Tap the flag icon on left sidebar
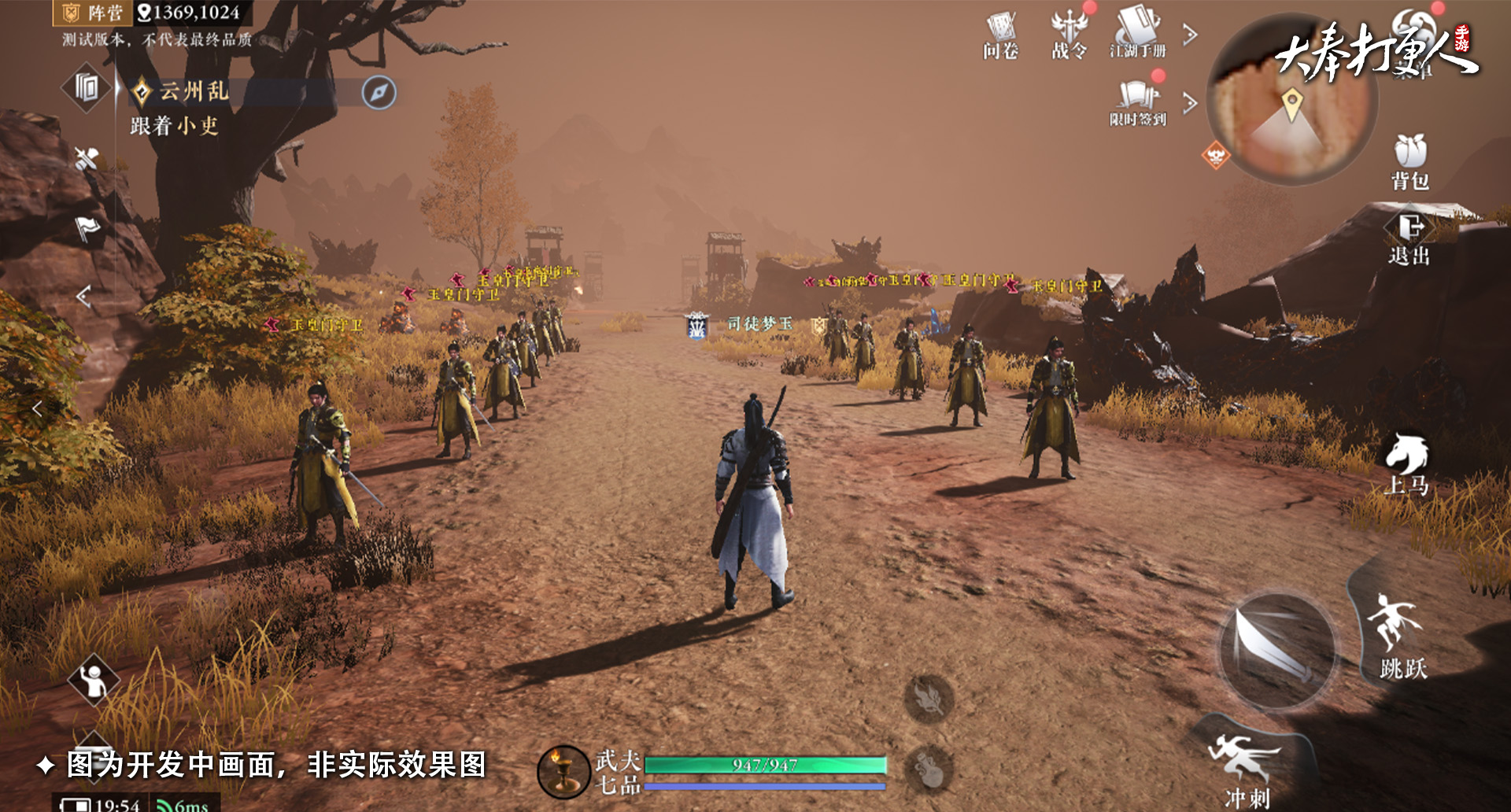 click(87, 229)
